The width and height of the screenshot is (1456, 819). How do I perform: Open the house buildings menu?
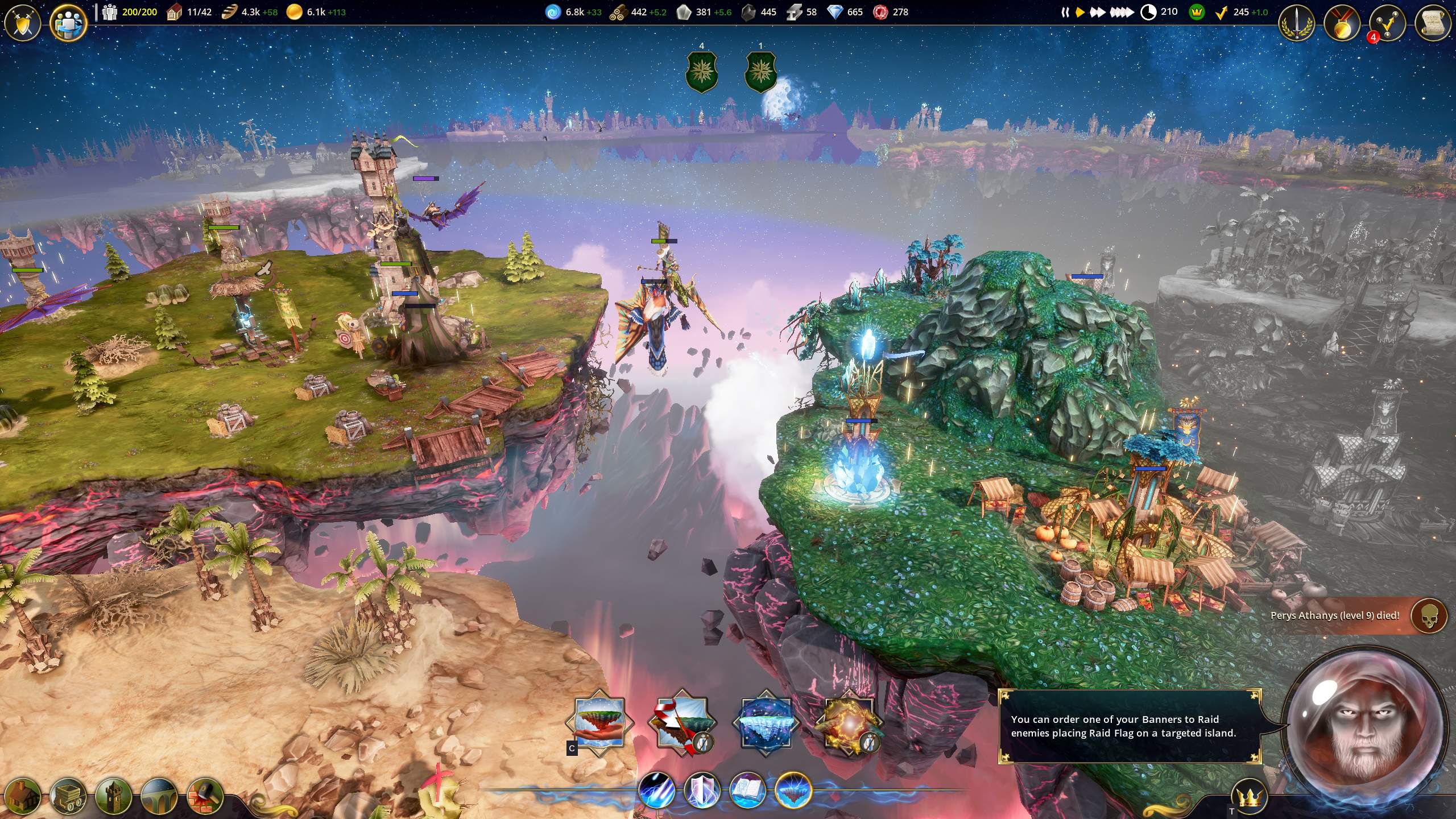click(23, 795)
